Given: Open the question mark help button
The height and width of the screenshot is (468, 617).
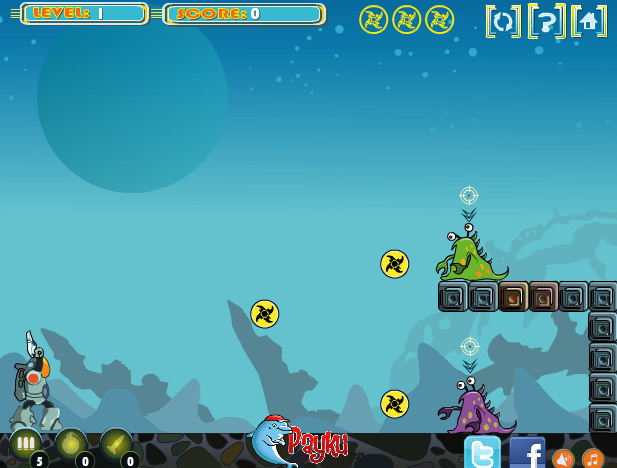Looking at the screenshot, I should pyautogui.click(x=546, y=21).
